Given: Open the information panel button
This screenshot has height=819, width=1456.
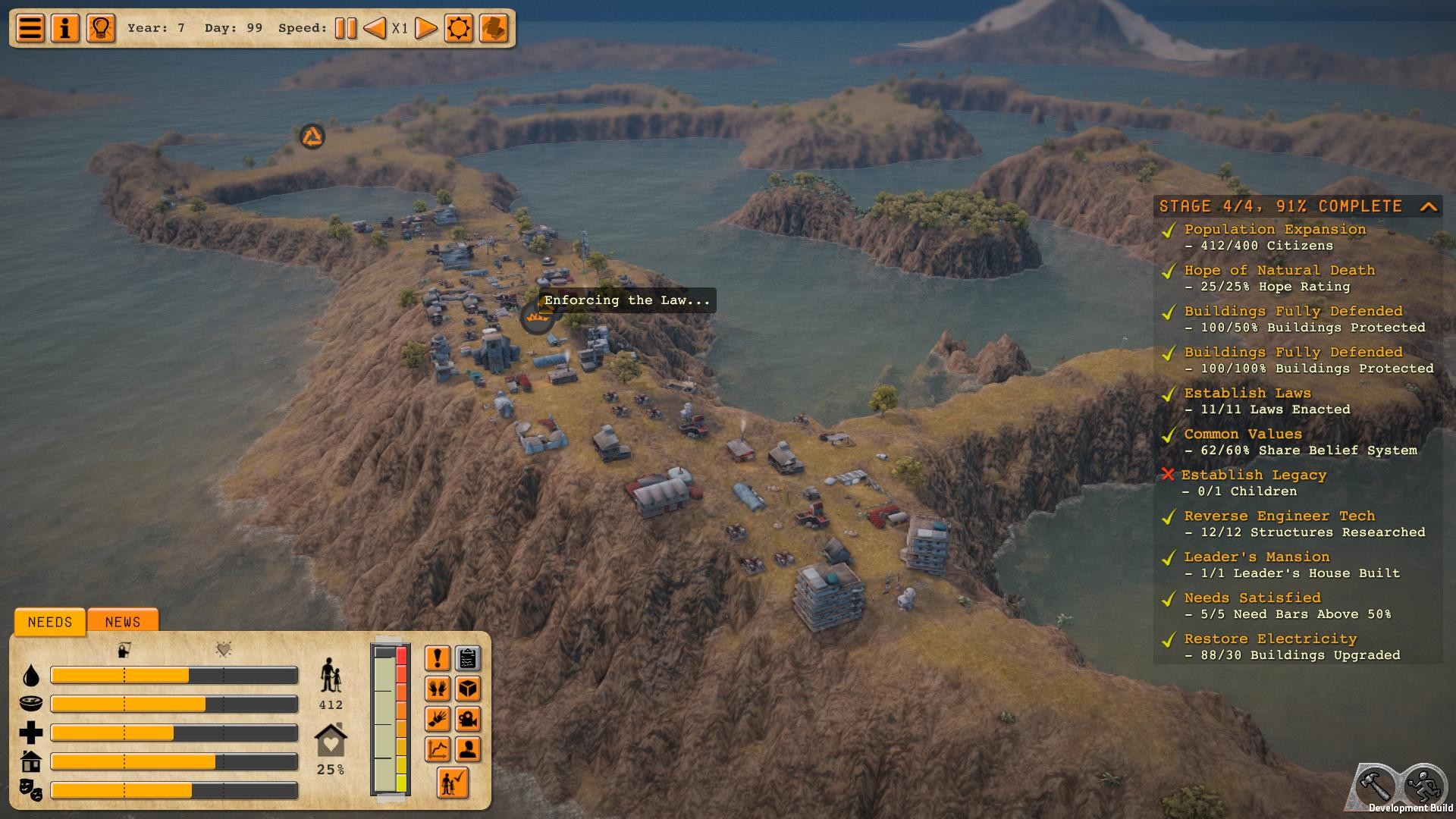Looking at the screenshot, I should [65, 29].
